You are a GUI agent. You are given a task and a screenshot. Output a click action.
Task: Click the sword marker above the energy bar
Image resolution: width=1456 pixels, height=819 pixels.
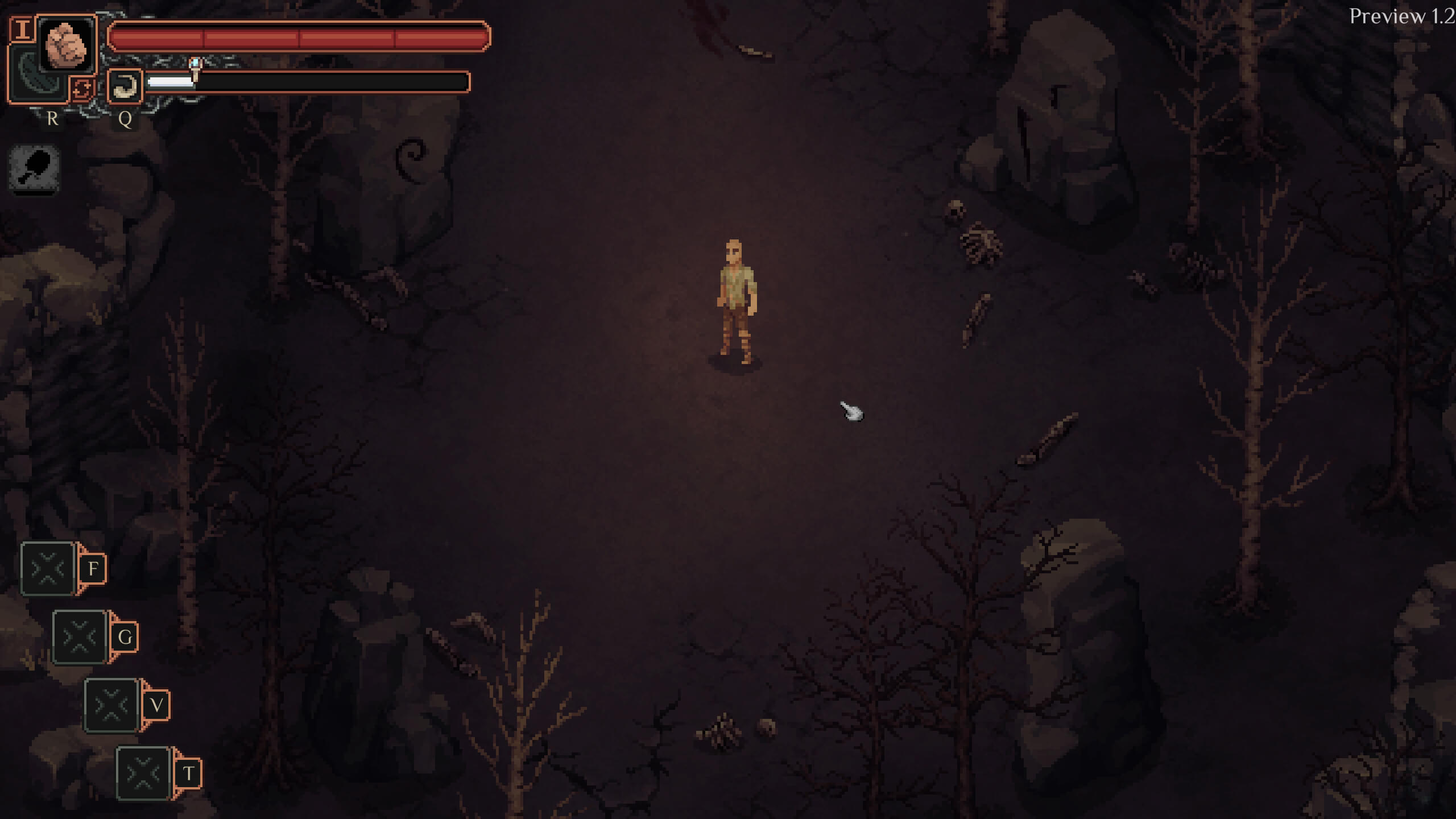pyautogui.click(x=195, y=67)
